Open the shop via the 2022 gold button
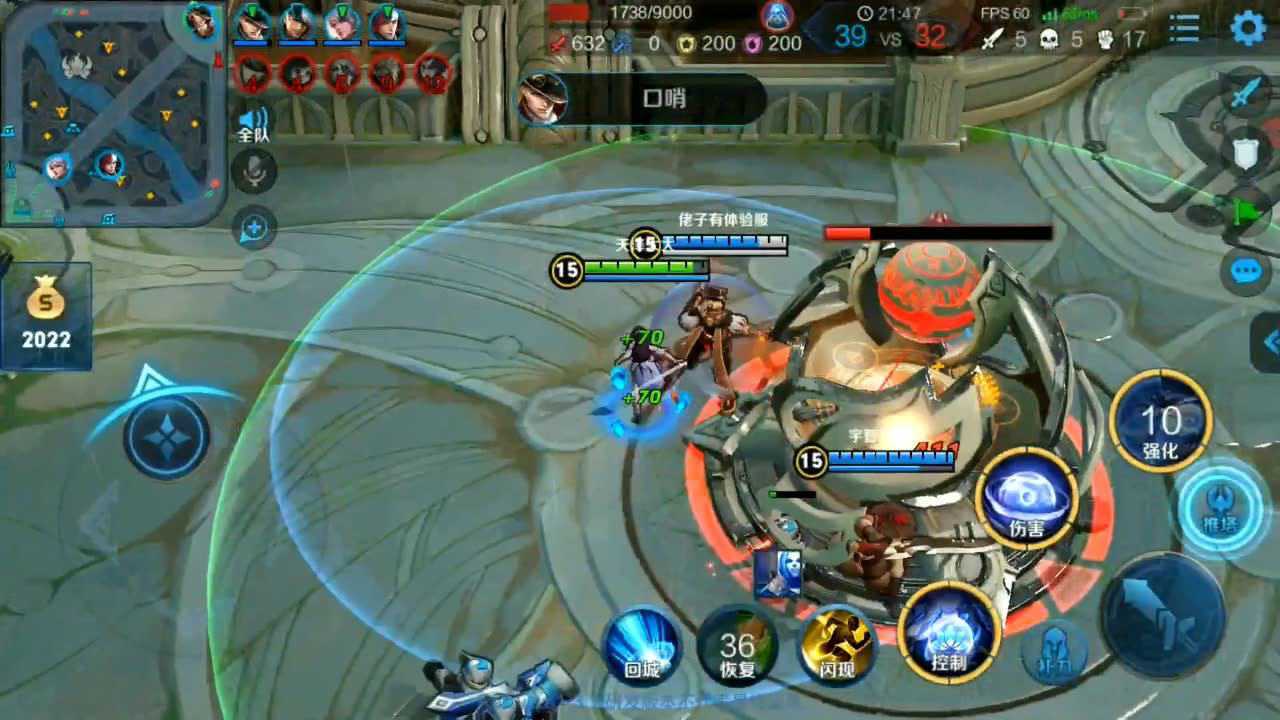This screenshot has width=1280, height=720. [x=47, y=316]
